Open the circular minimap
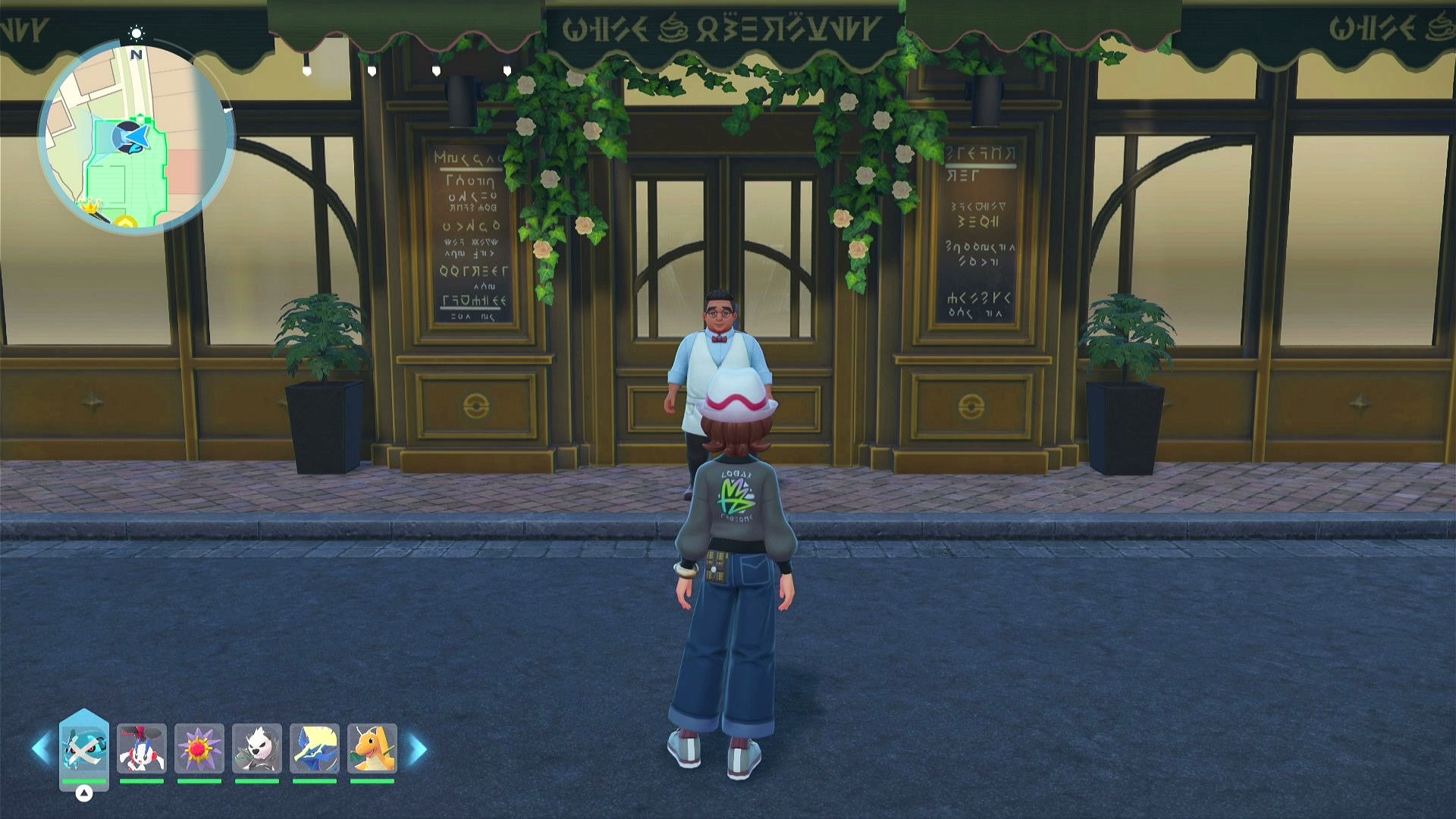The image size is (1456, 819). point(136,138)
